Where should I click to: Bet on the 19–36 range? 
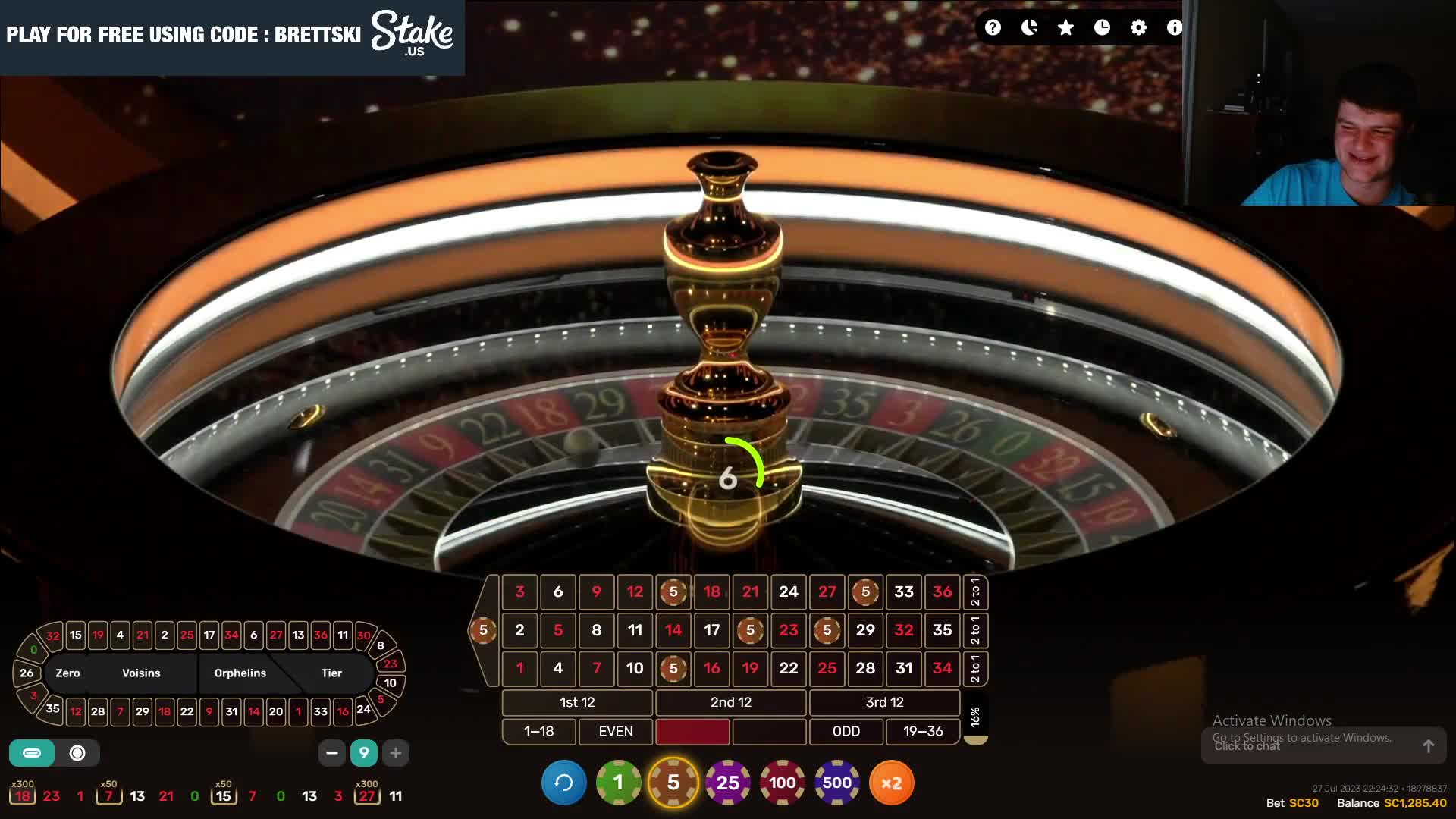pyautogui.click(x=923, y=731)
